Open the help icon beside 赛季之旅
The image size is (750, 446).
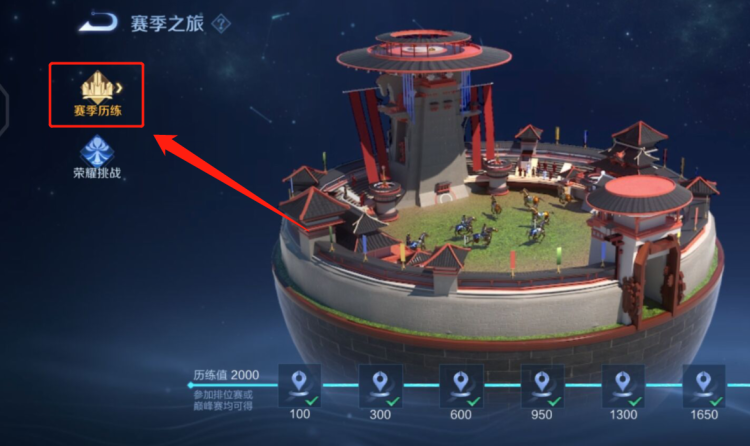pyautogui.click(x=220, y=23)
